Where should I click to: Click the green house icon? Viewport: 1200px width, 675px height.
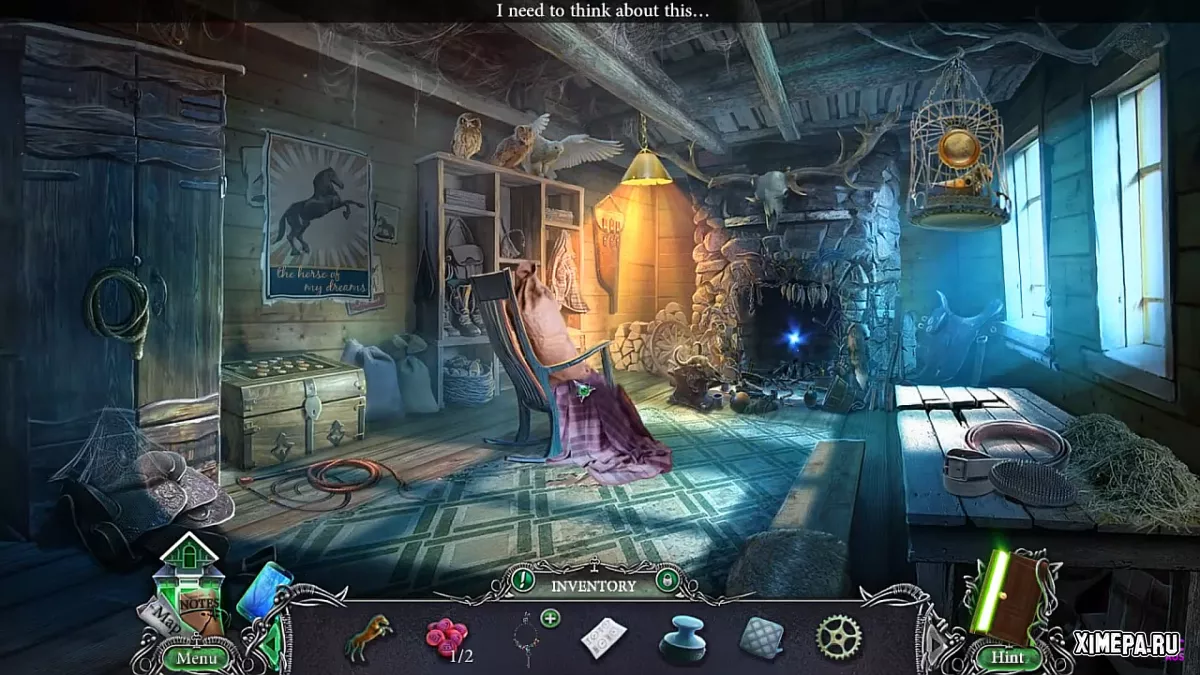pyautogui.click(x=188, y=558)
